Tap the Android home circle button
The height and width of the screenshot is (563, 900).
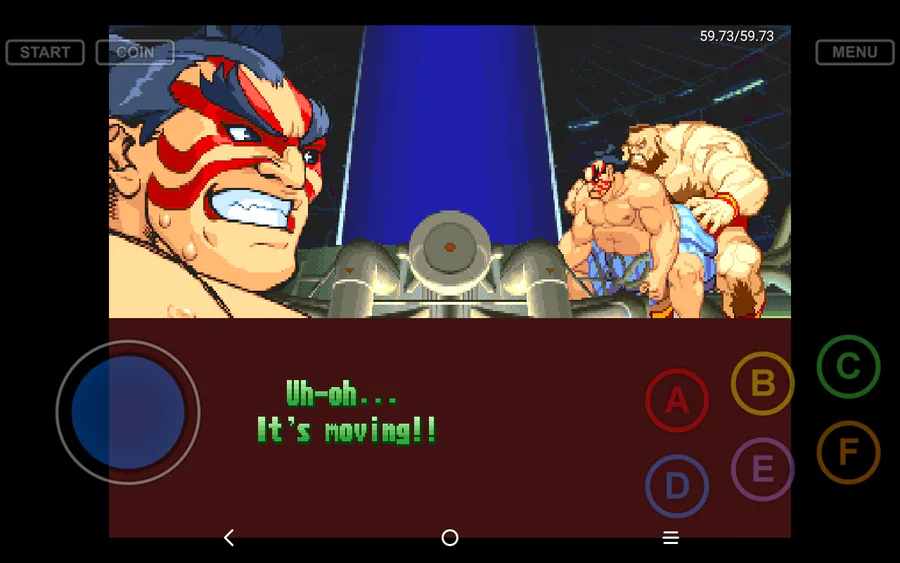[450, 538]
